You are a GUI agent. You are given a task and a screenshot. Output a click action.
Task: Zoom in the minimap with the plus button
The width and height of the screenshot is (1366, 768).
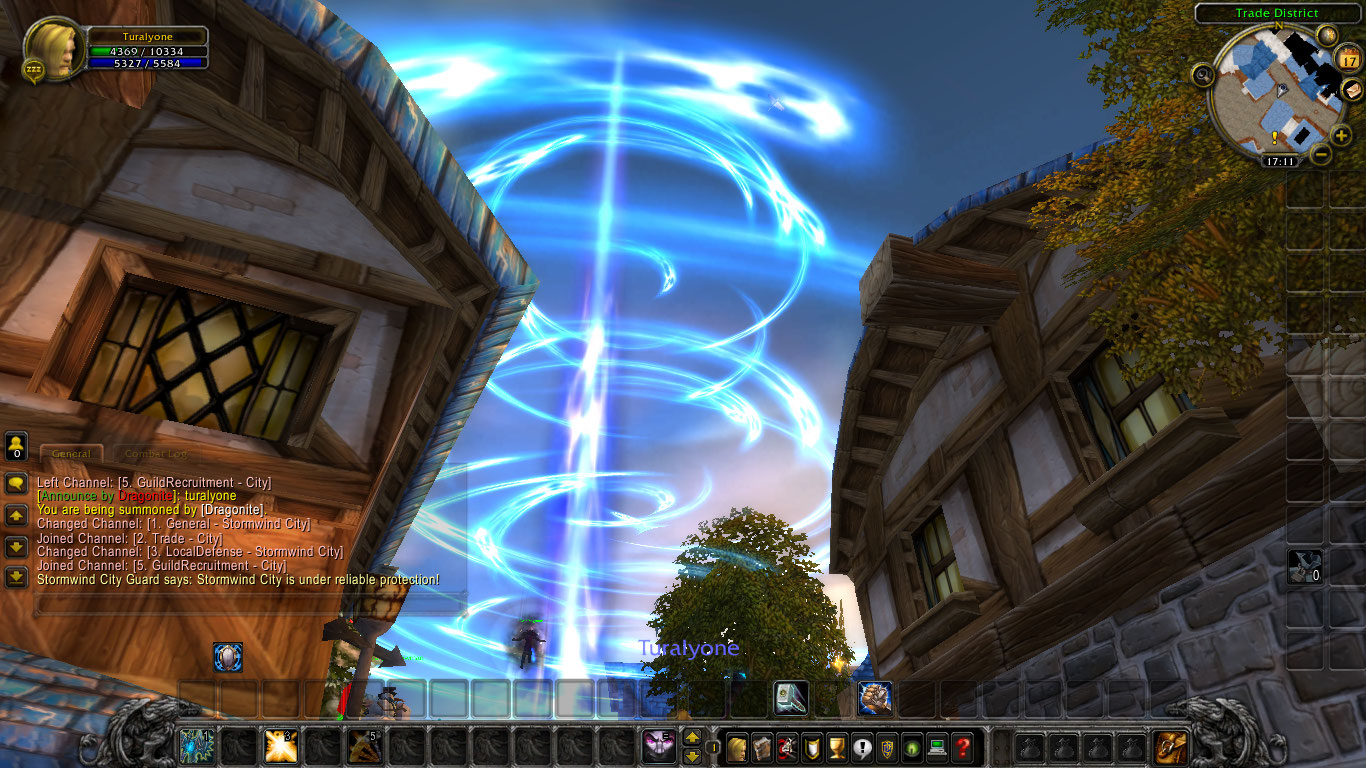(1340, 133)
